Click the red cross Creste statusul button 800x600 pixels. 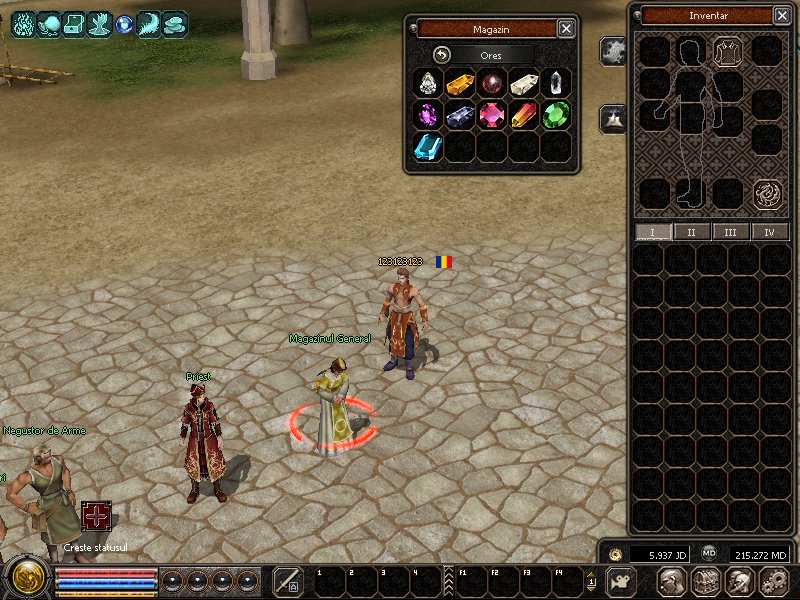[x=96, y=516]
